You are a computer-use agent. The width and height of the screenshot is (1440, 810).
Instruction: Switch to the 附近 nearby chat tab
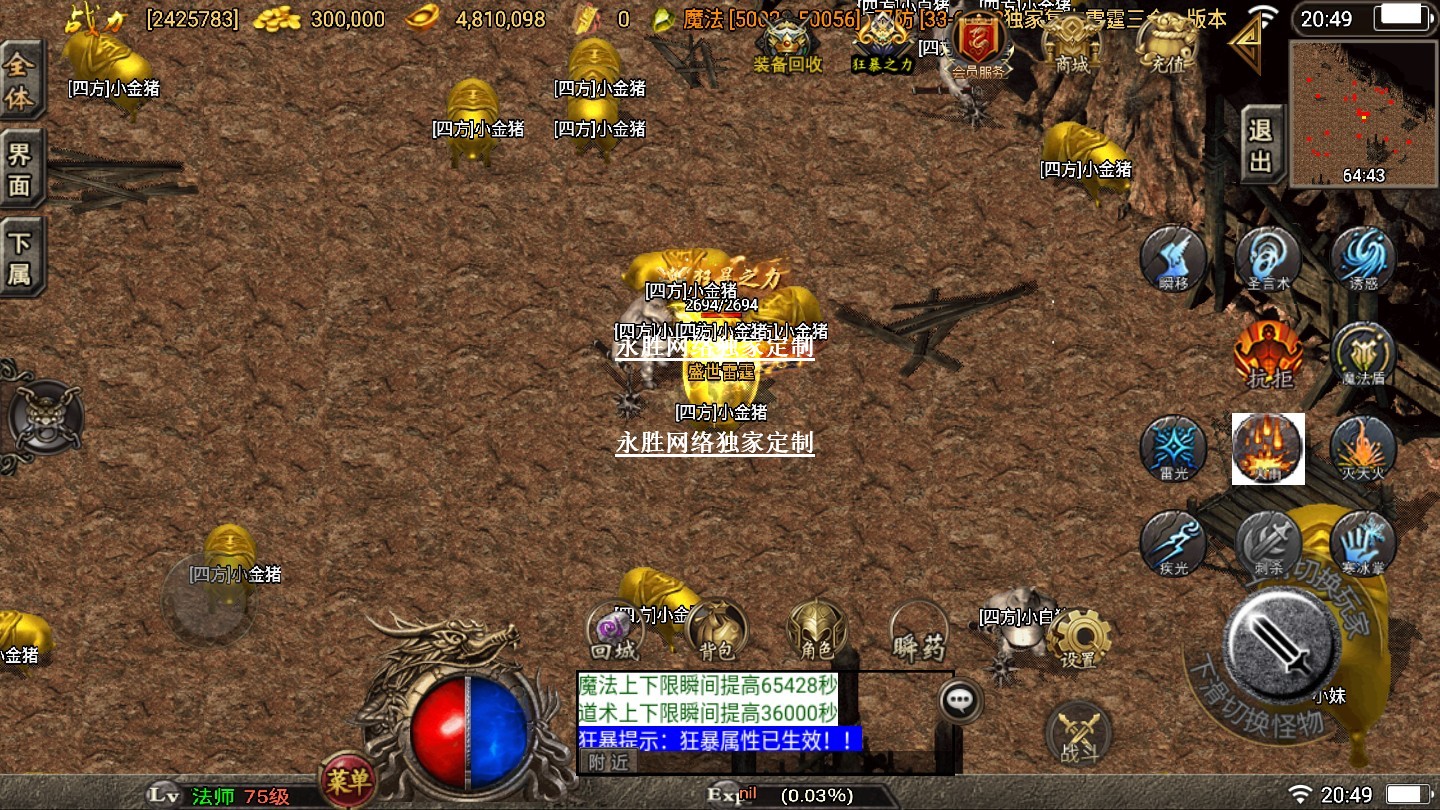click(x=608, y=762)
